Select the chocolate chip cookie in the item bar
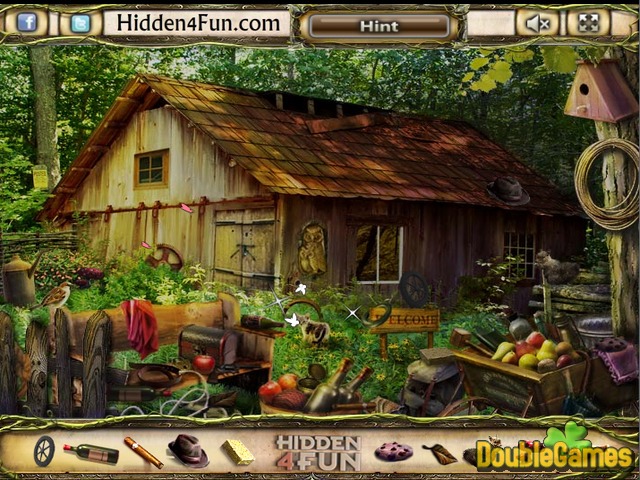This screenshot has height=480, width=640. (x=393, y=452)
